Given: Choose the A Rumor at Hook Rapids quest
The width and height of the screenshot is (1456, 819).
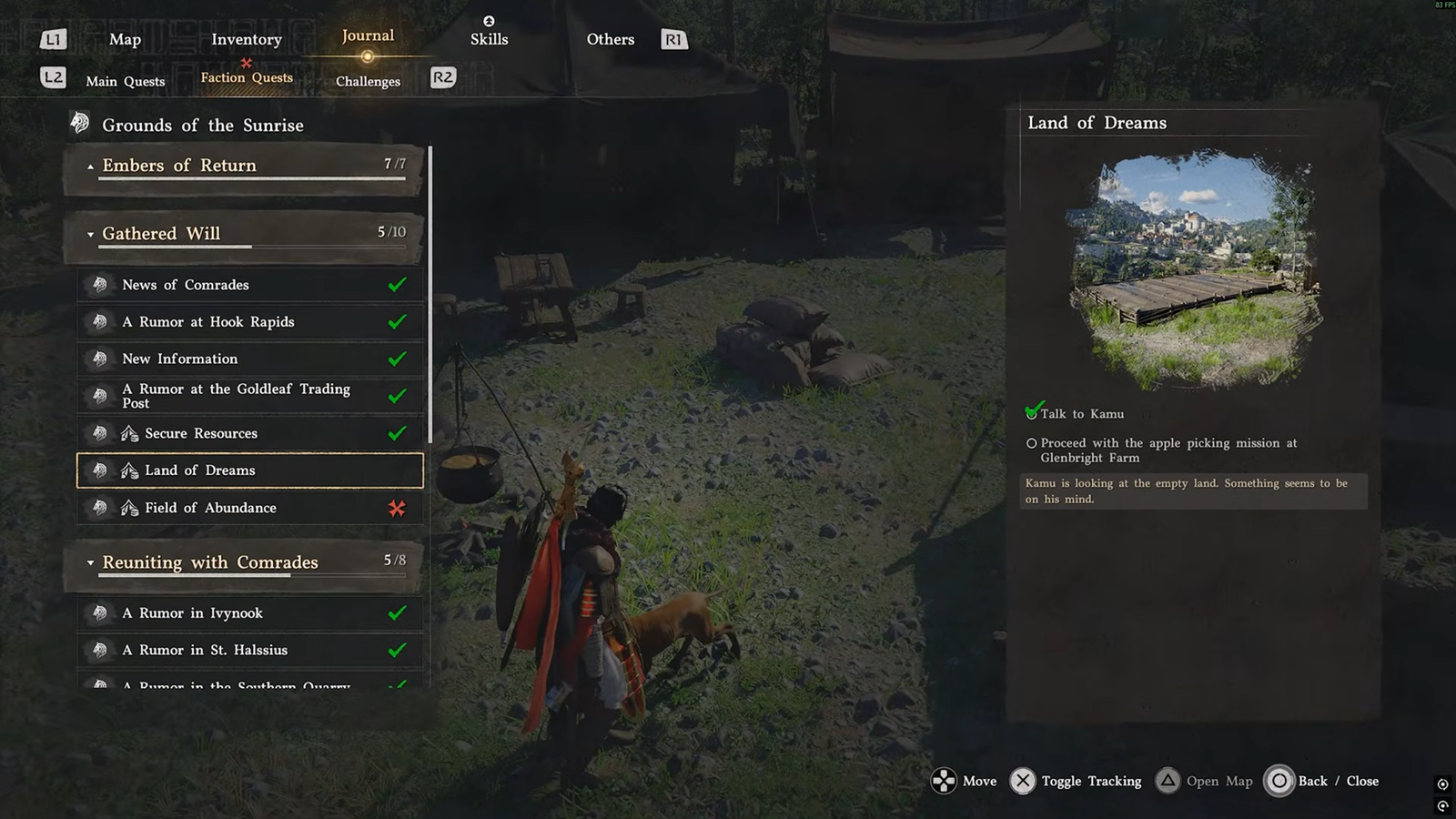Looking at the screenshot, I should coord(249,322).
